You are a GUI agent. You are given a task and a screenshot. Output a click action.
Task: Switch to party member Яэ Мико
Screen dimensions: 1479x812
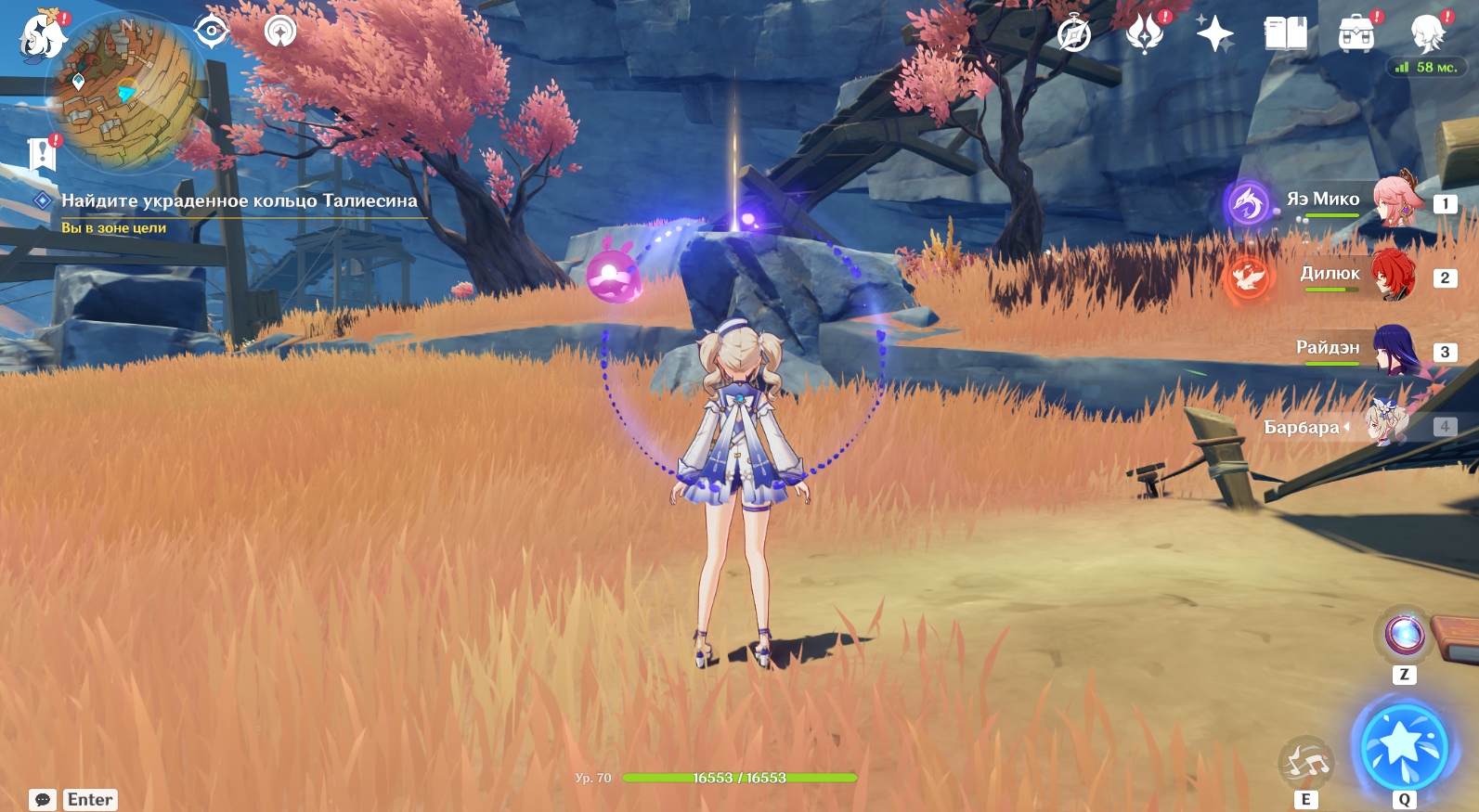point(1393,201)
